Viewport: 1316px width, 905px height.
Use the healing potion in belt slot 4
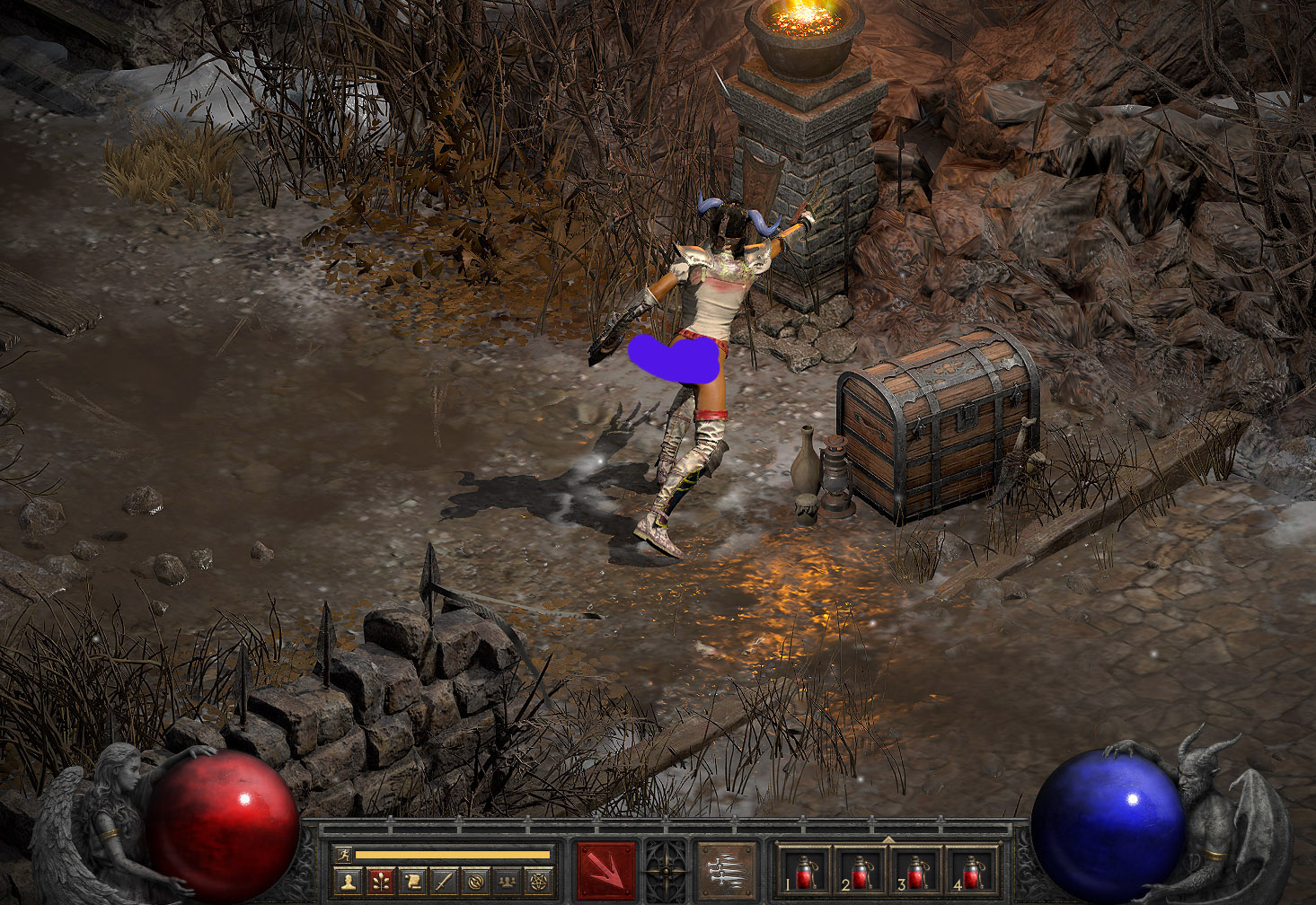coord(971,872)
